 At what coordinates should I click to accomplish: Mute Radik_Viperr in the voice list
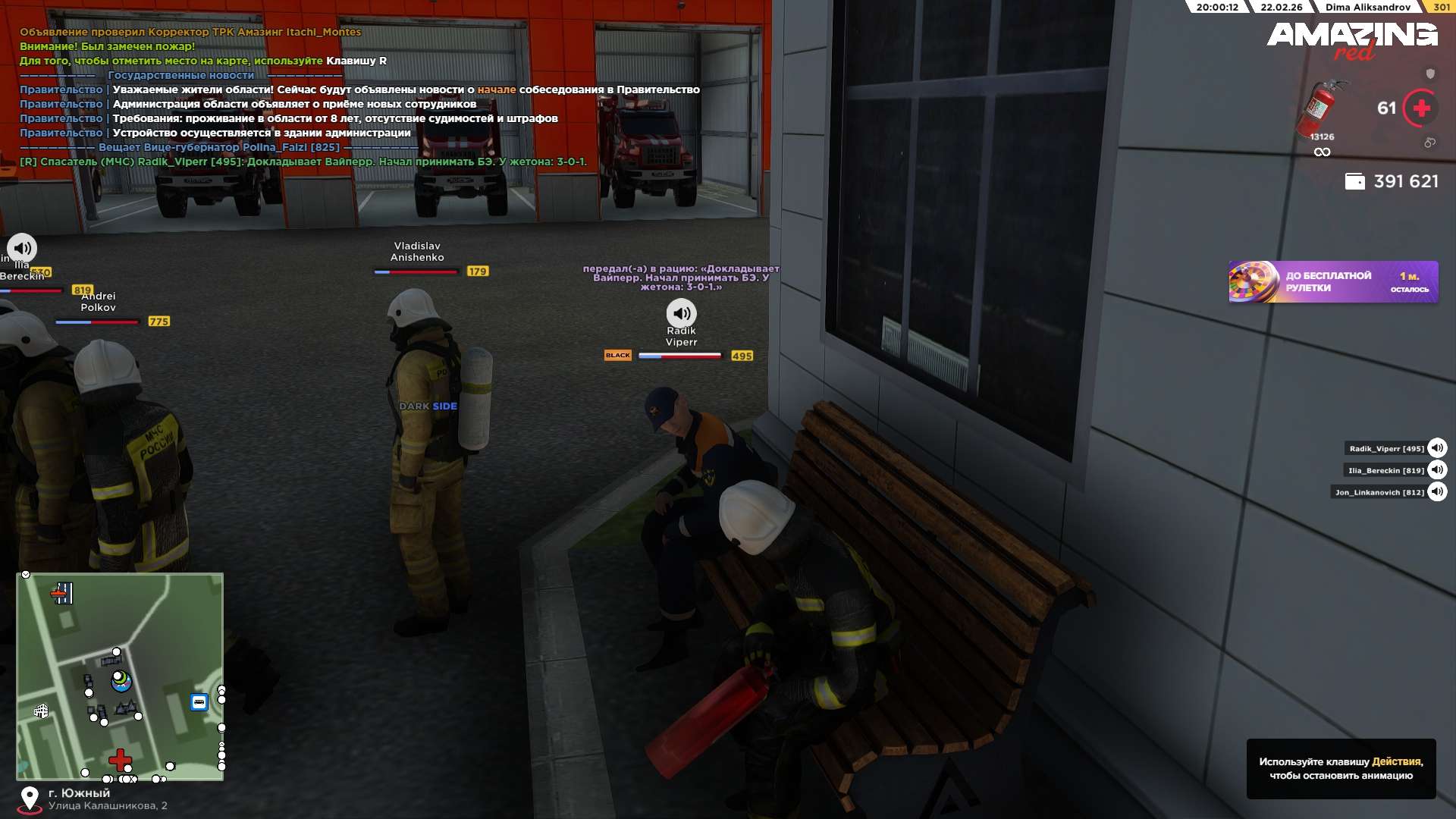(x=1436, y=448)
